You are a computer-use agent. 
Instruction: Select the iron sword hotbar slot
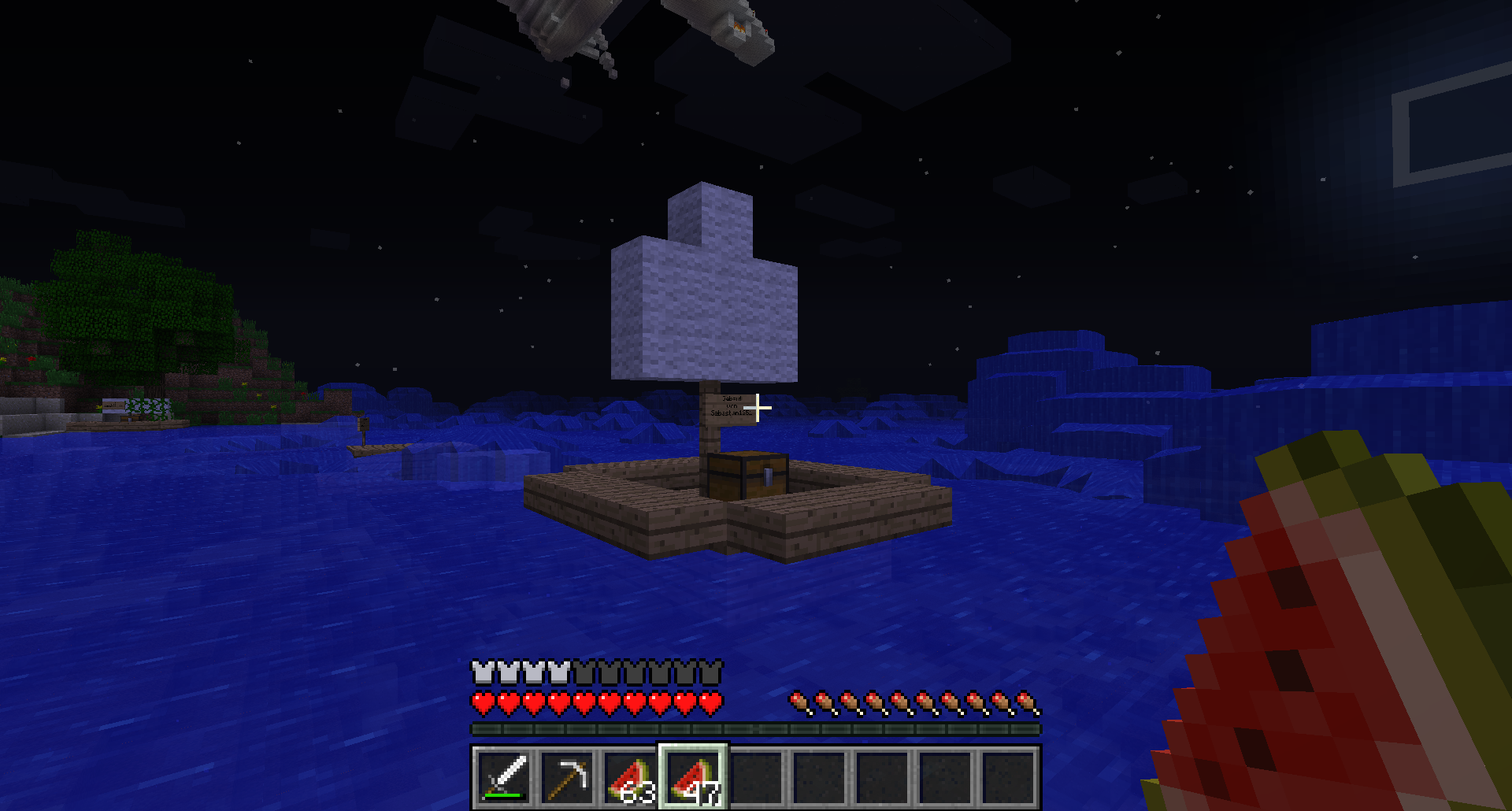504,776
